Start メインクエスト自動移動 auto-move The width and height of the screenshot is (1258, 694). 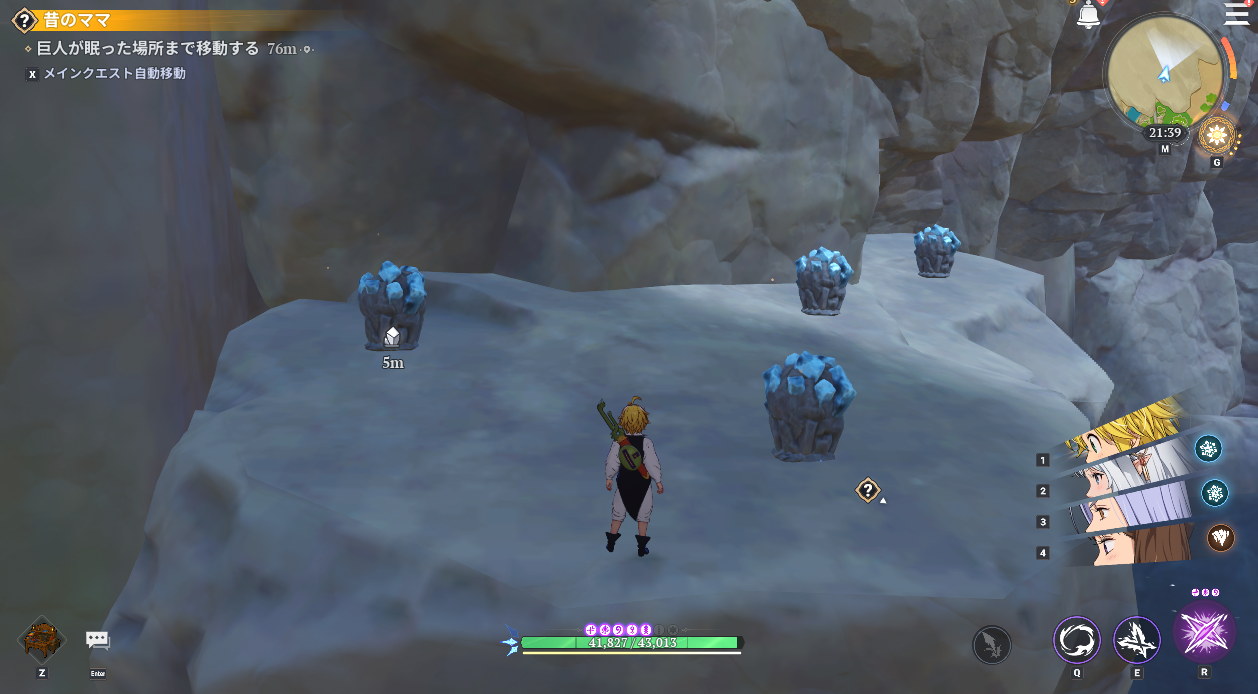[113, 74]
